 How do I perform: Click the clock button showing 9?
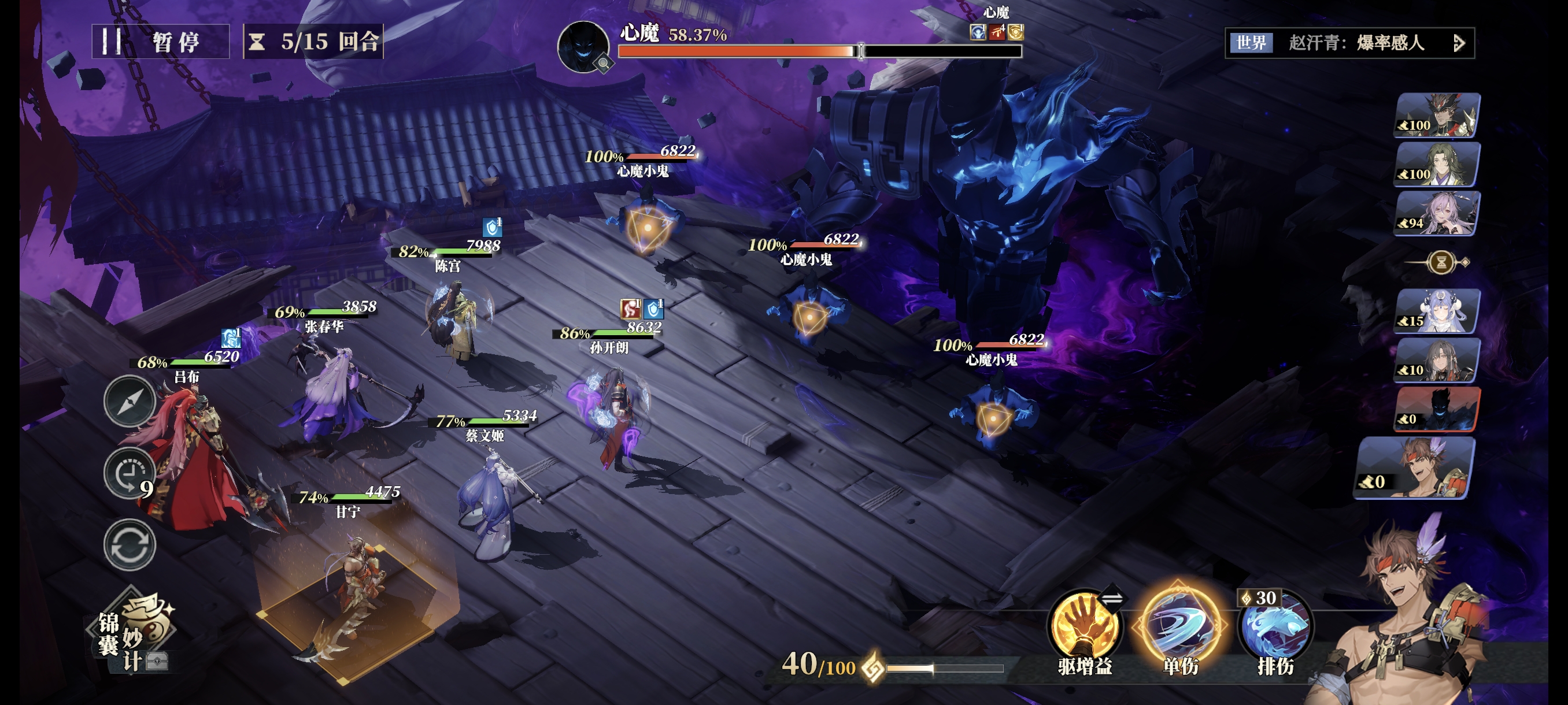(x=129, y=474)
